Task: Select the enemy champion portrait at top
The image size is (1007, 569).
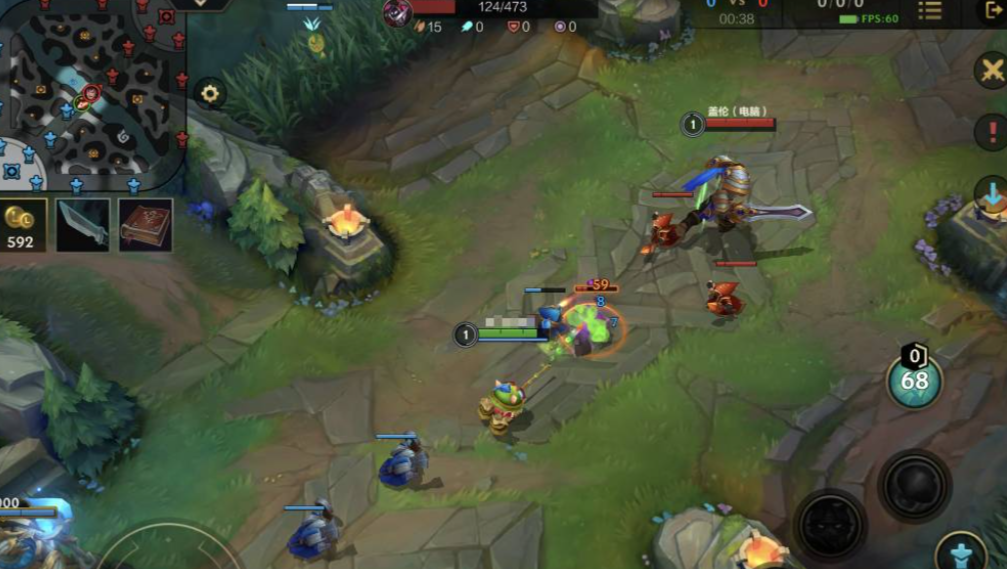Action: [398, 12]
